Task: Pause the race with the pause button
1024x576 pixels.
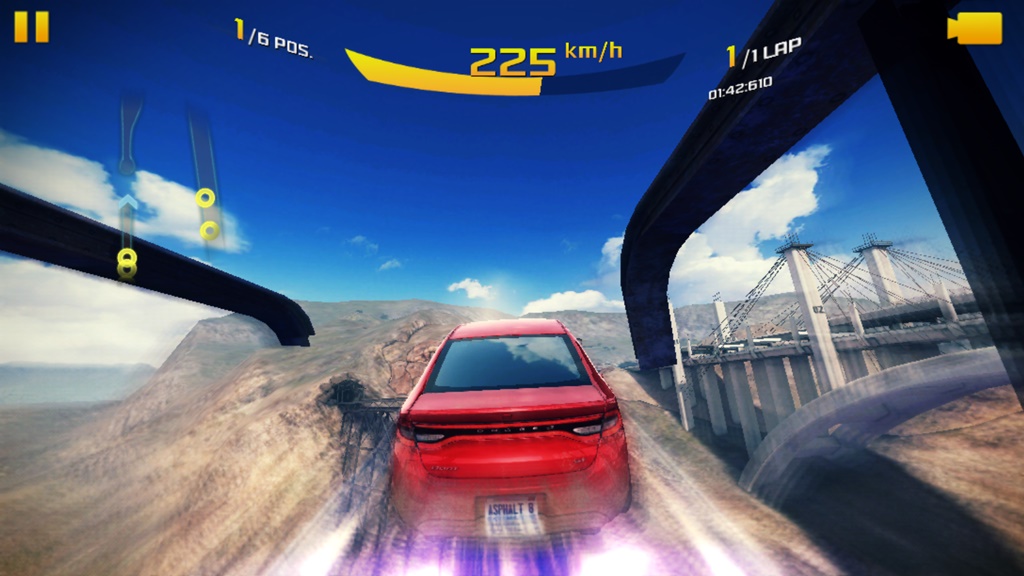Action: (31, 27)
